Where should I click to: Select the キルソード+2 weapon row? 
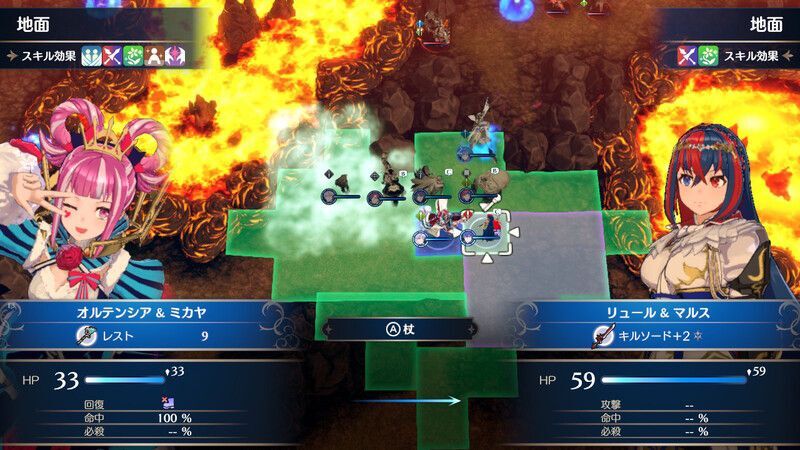[x=650, y=336]
